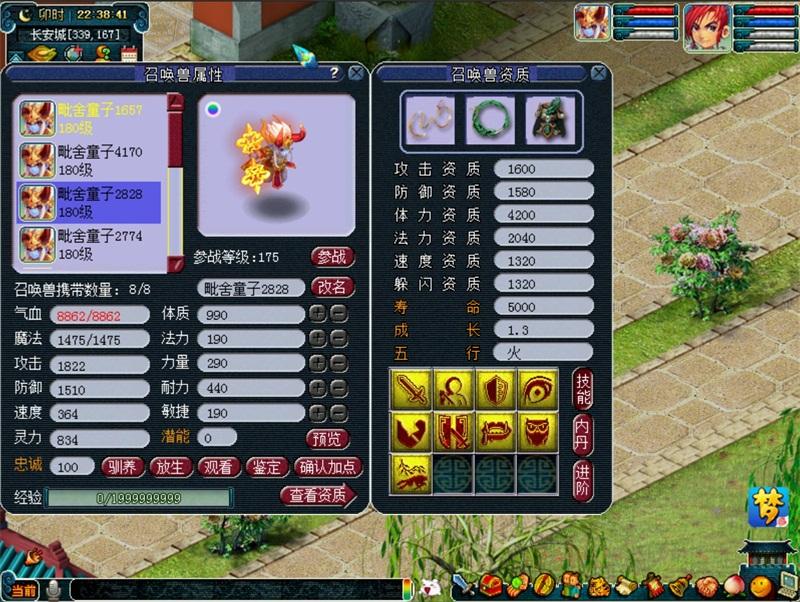
Task: Open the help question mark button
Action: [x=333, y=73]
